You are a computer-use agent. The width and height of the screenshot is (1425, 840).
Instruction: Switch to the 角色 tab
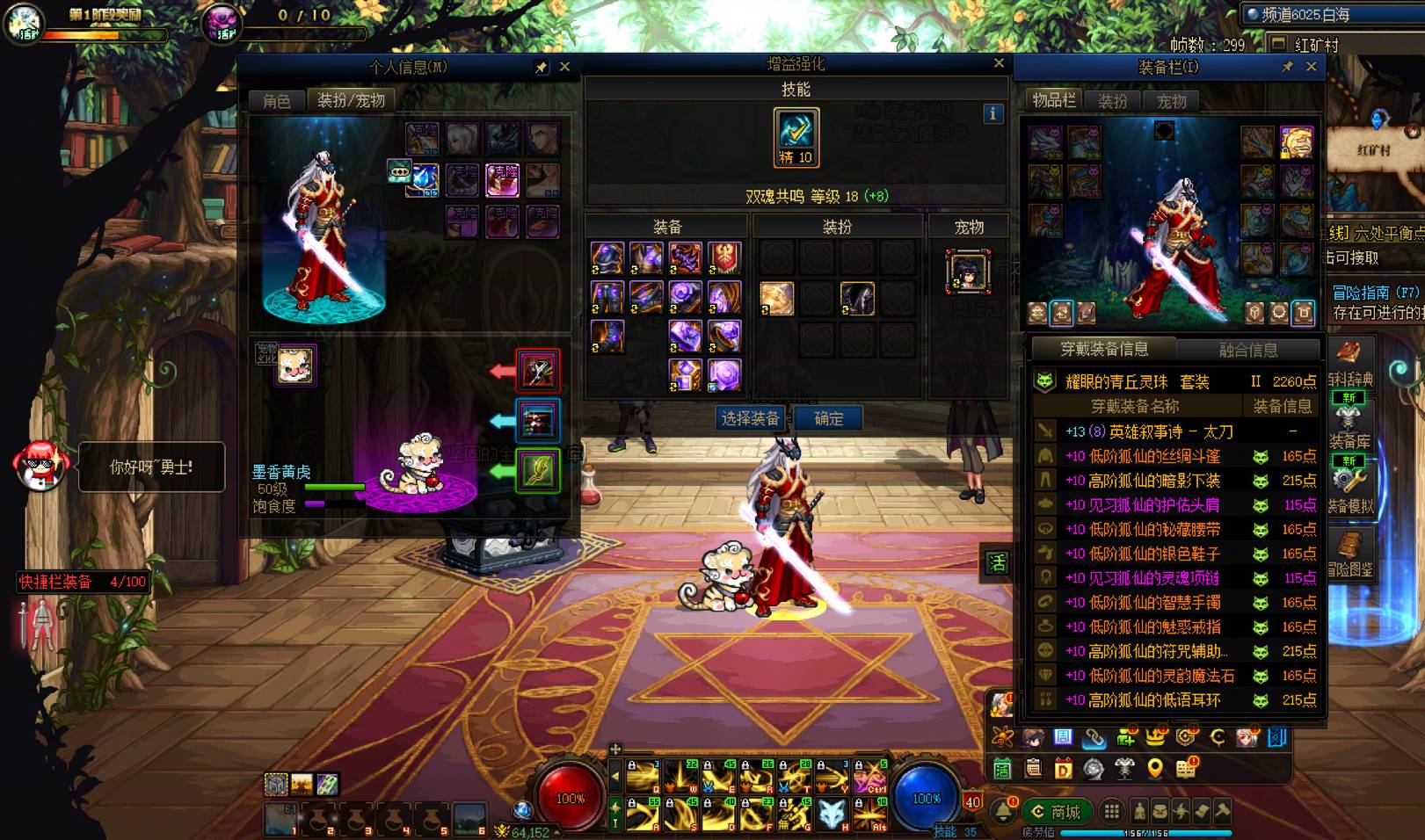pos(276,101)
